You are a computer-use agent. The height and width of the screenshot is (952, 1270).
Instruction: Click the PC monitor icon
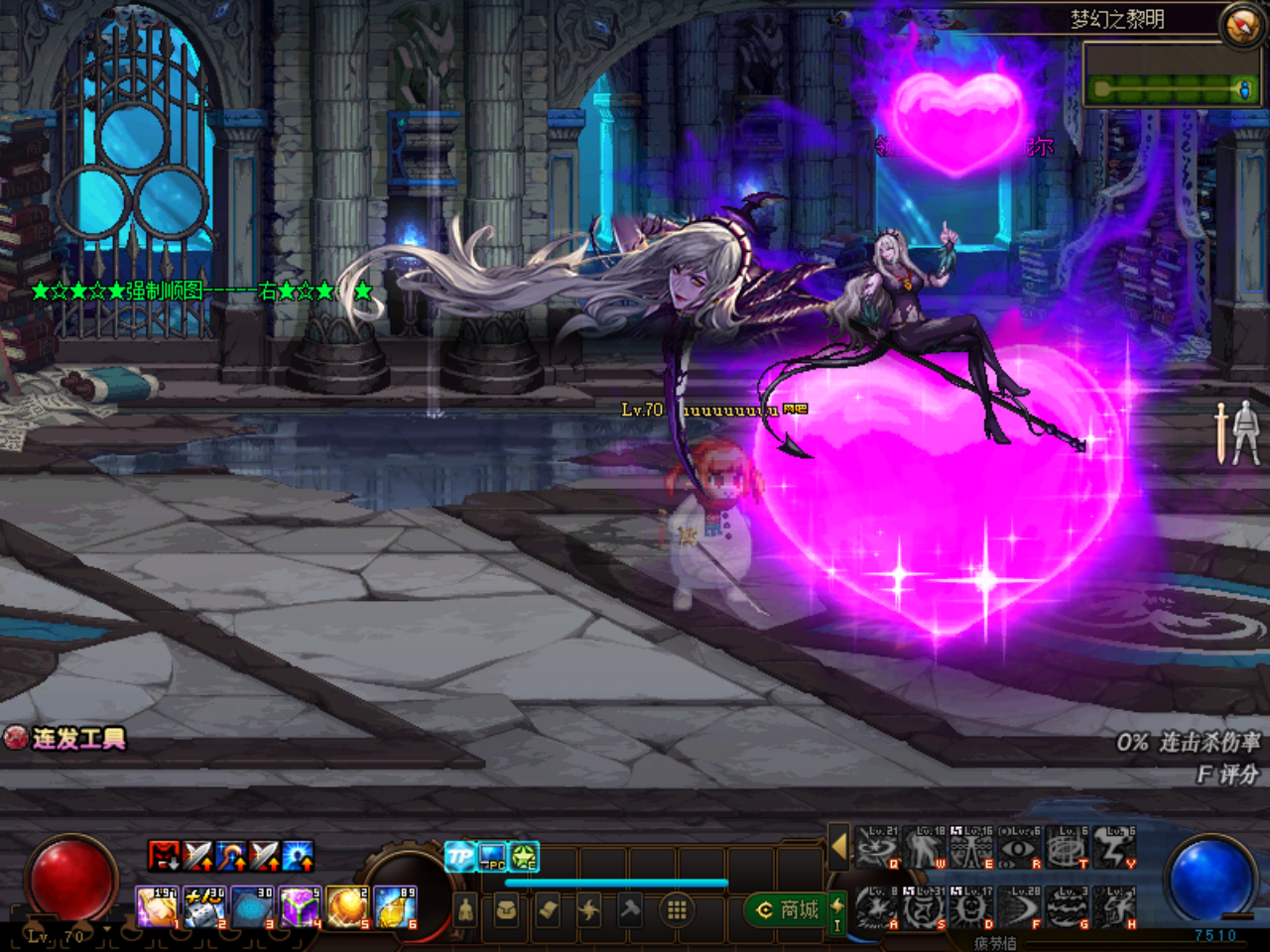click(x=492, y=856)
